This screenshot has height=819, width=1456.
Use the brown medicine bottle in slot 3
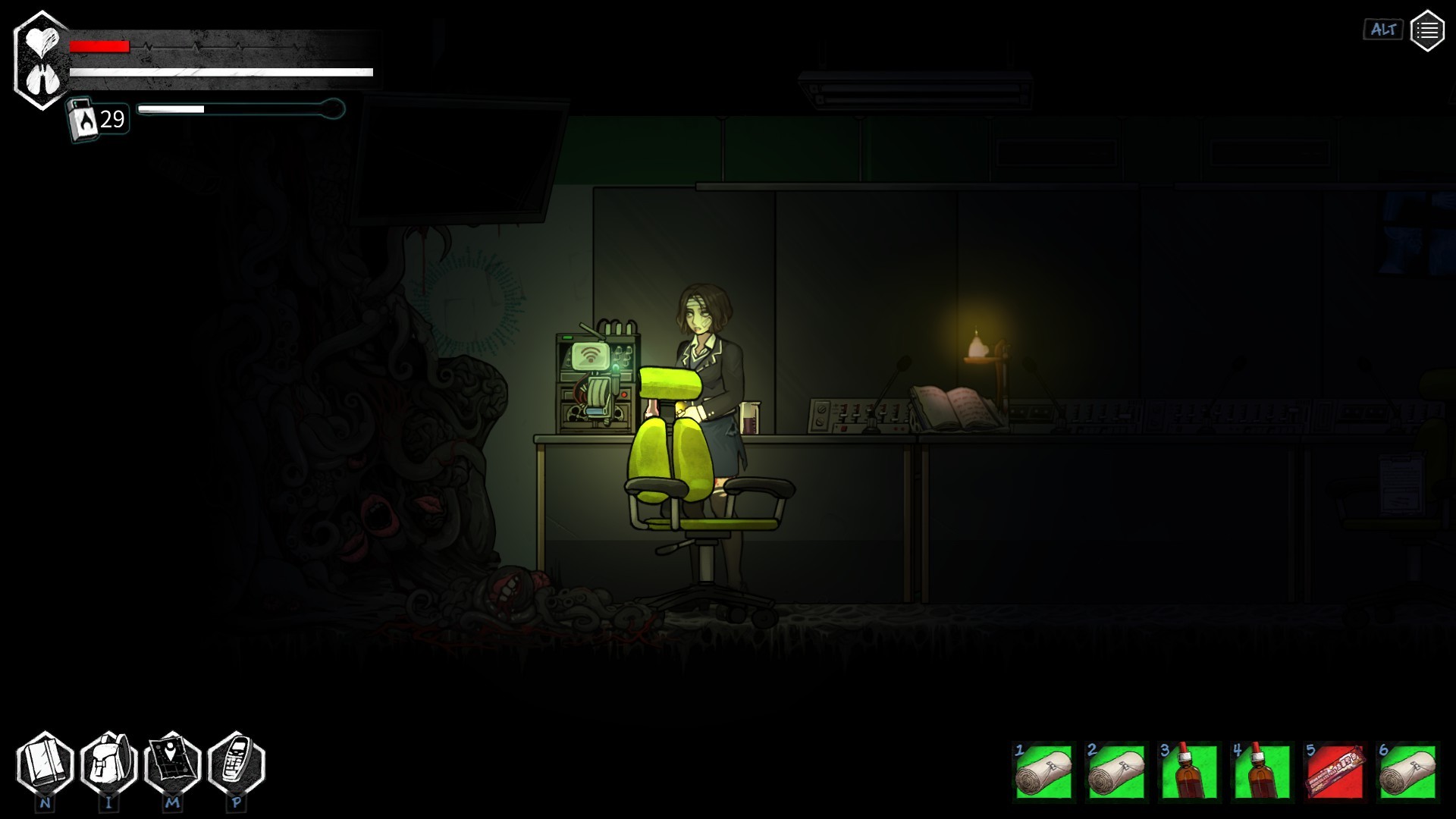(1189, 772)
